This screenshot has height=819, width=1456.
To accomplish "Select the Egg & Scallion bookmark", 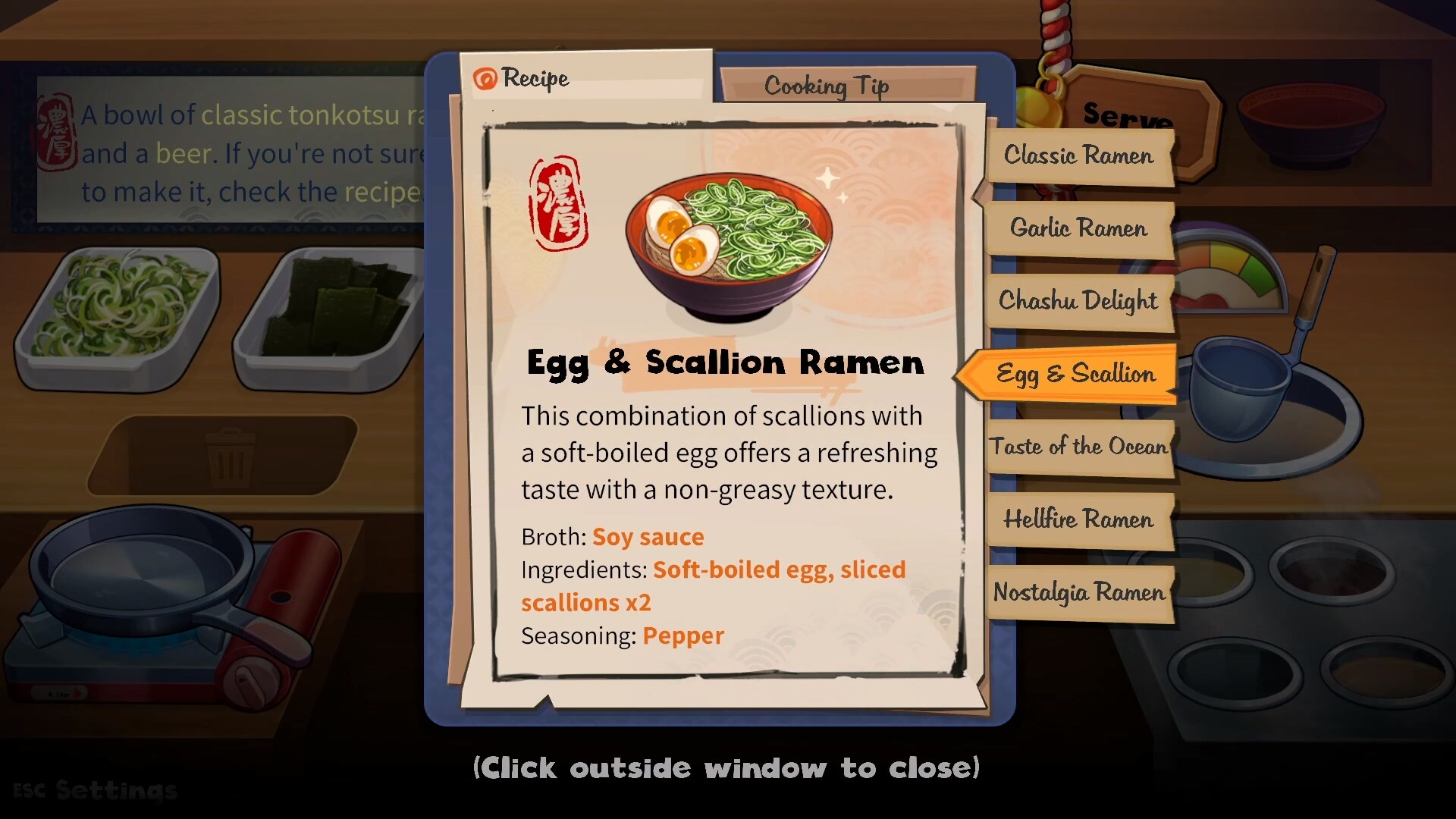I will tap(1075, 373).
